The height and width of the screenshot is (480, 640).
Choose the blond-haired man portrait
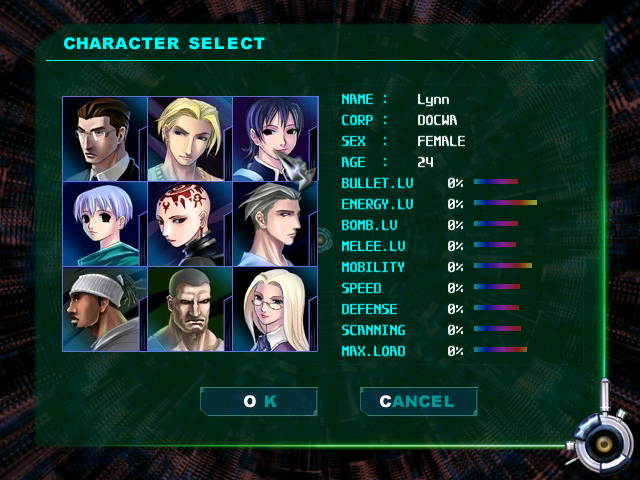pyautogui.click(x=190, y=139)
